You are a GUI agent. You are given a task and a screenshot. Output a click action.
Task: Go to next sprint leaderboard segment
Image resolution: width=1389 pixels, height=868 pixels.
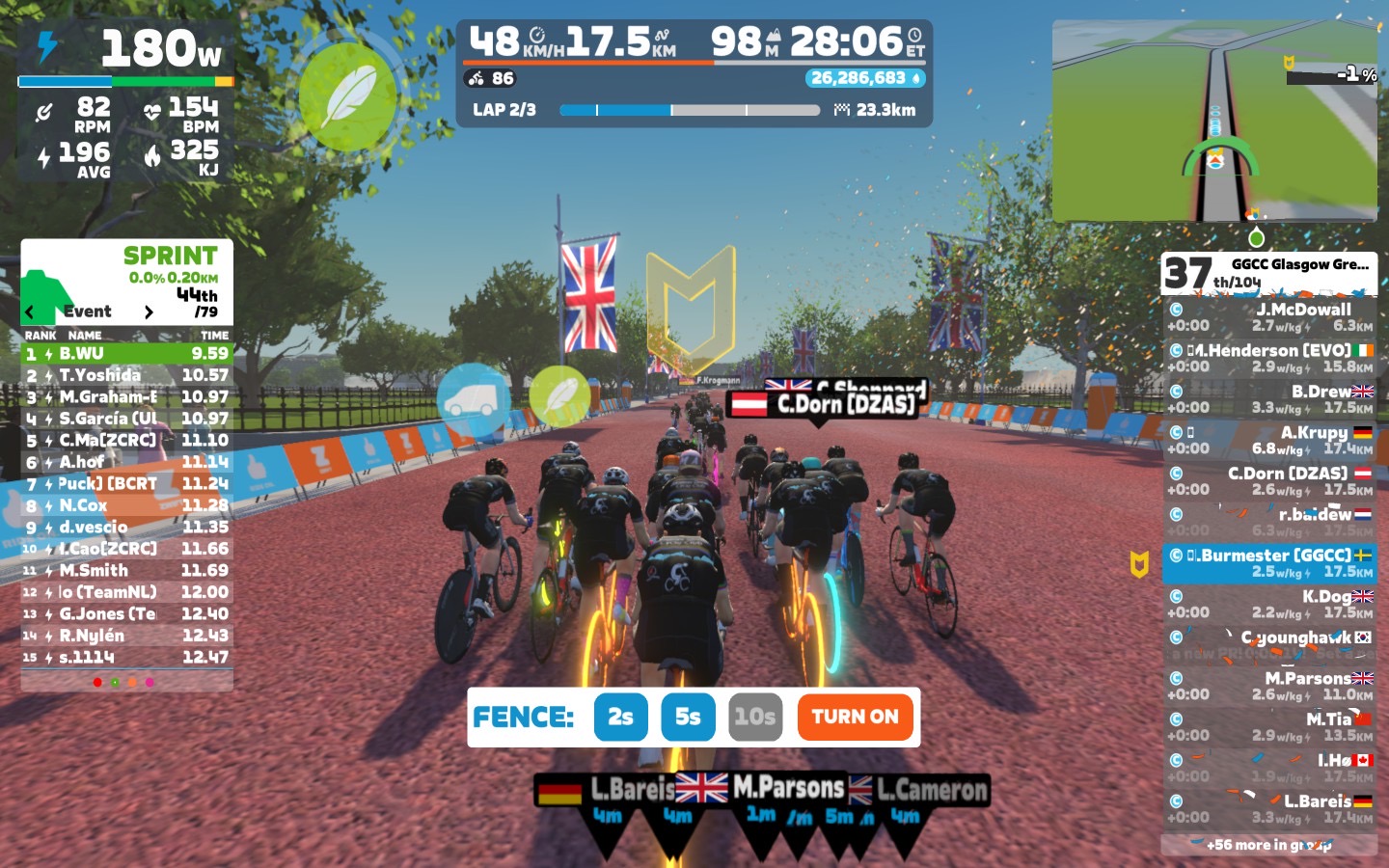click(149, 312)
